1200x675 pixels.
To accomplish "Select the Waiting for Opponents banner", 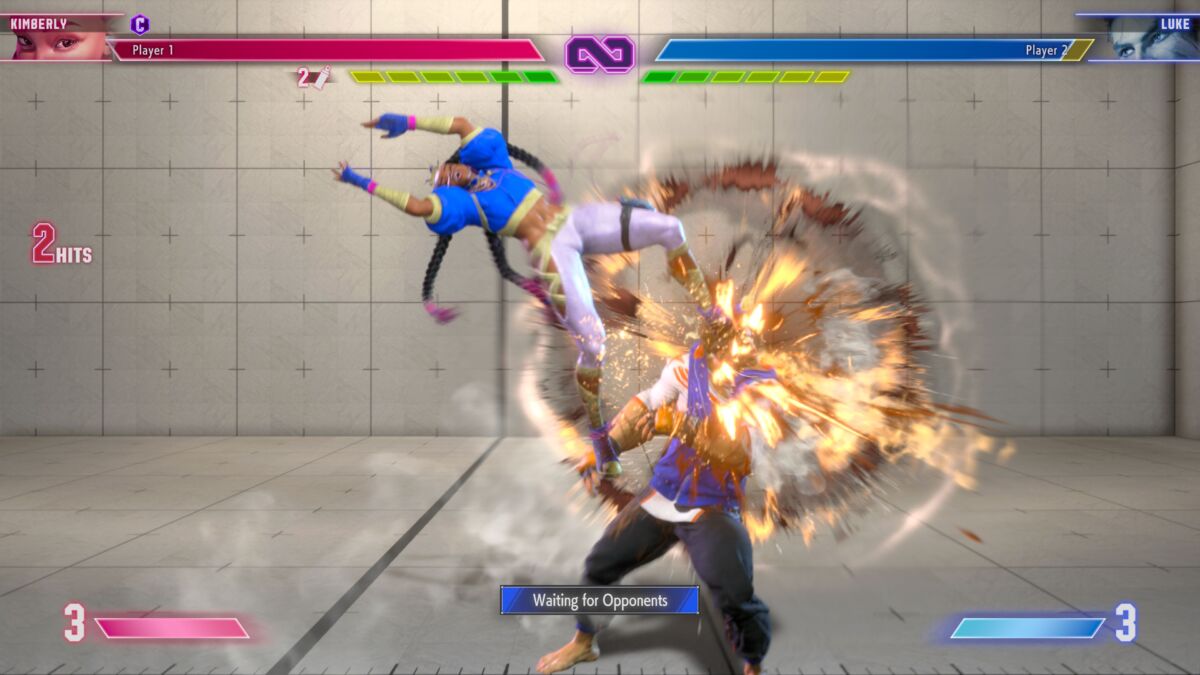I will coord(599,600).
